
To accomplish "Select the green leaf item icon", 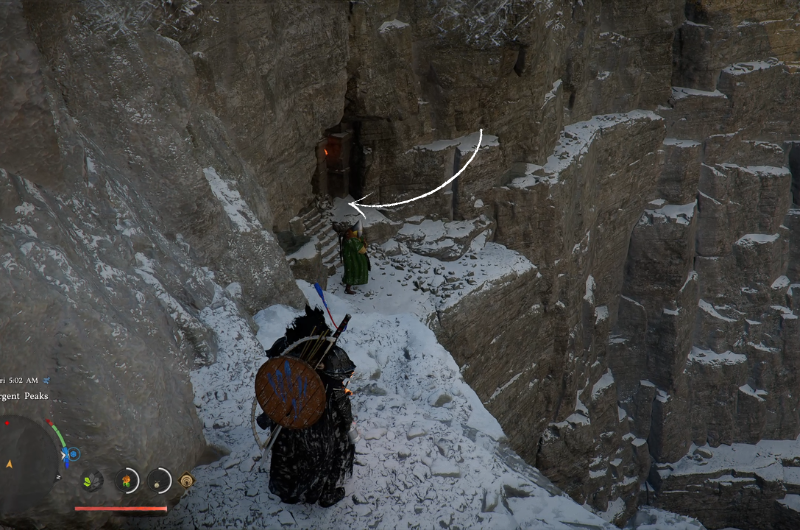I will (92, 481).
